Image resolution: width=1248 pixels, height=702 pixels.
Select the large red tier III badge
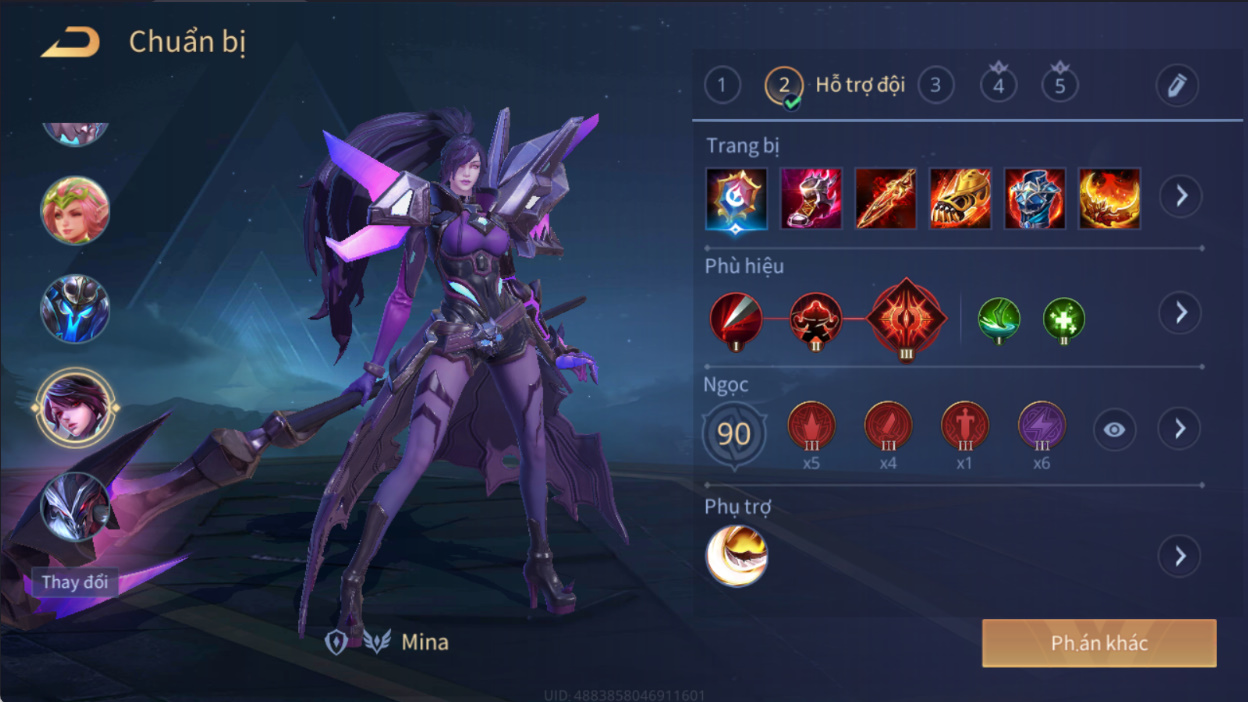[x=906, y=319]
